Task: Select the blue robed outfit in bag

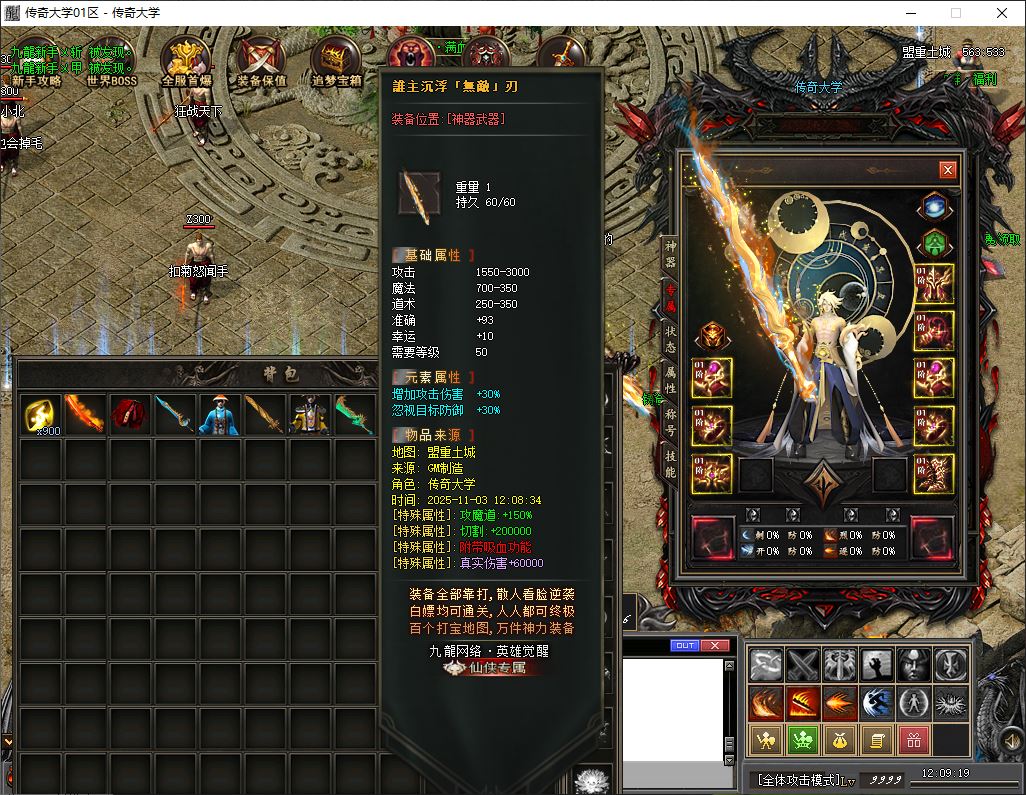Action: [220, 414]
